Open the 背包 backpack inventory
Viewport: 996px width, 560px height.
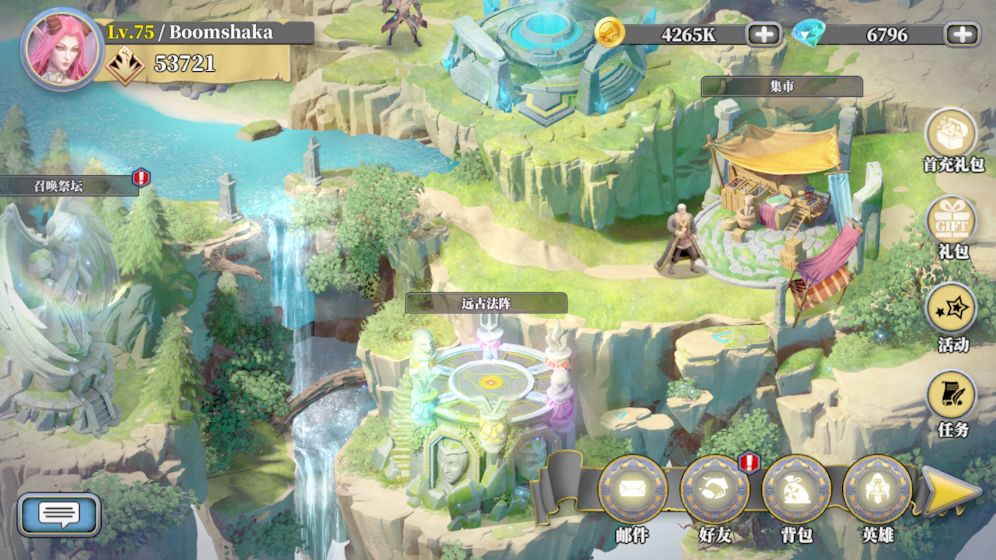(x=796, y=490)
